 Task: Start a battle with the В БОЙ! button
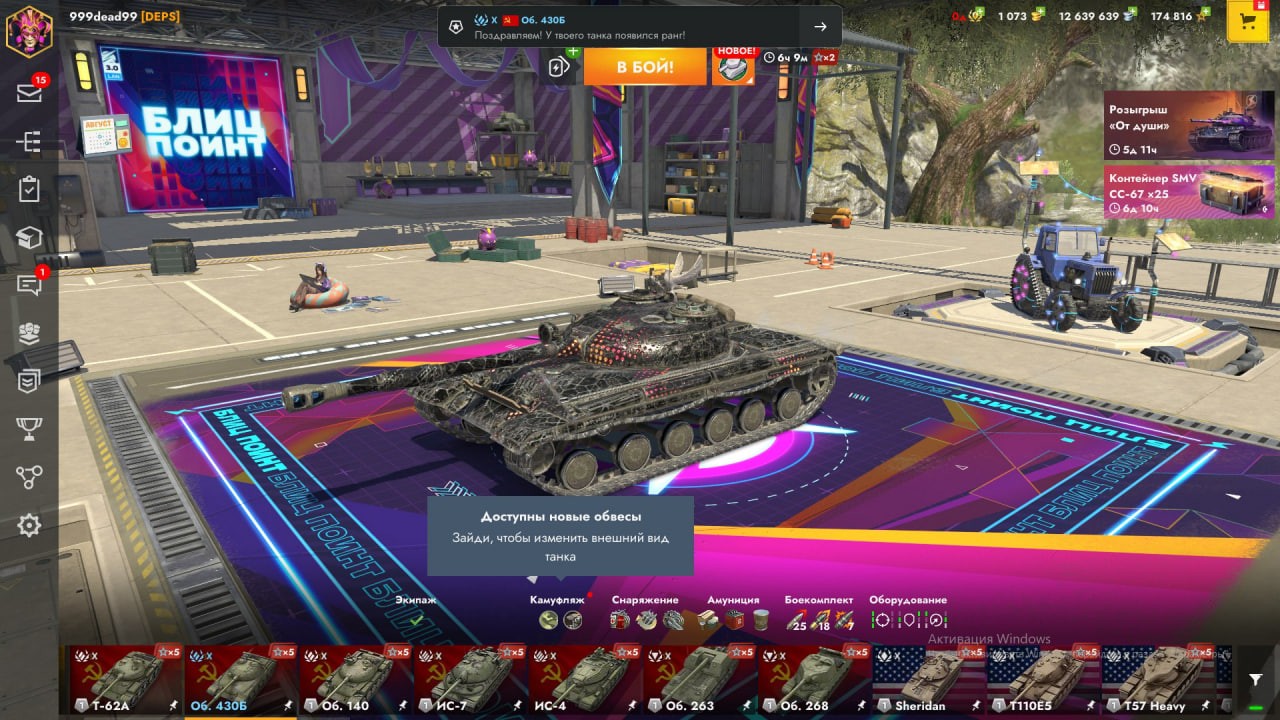[645, 67]
